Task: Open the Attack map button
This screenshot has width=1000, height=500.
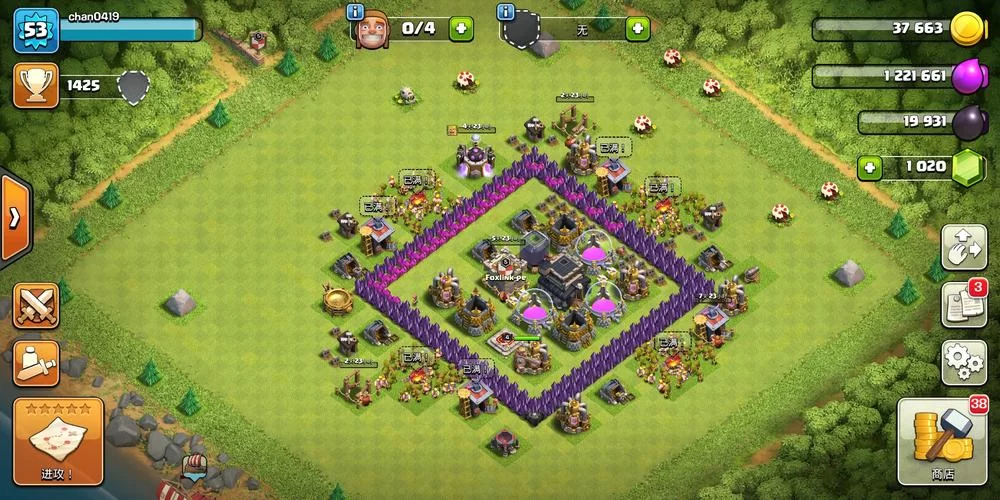Action: 58,440
